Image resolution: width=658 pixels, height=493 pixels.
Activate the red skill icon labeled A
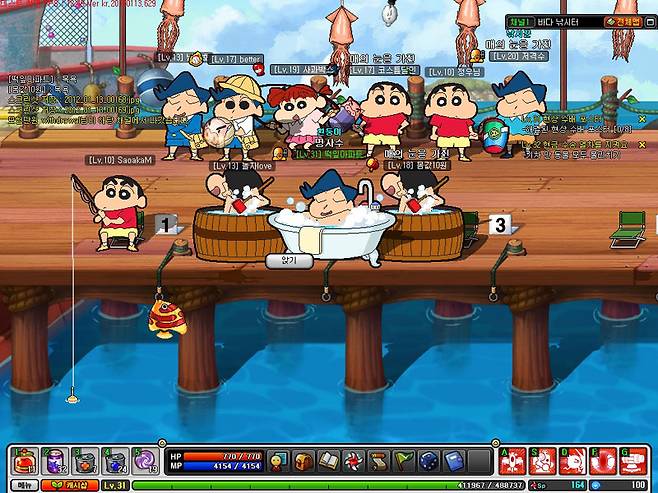pos(511,461)
